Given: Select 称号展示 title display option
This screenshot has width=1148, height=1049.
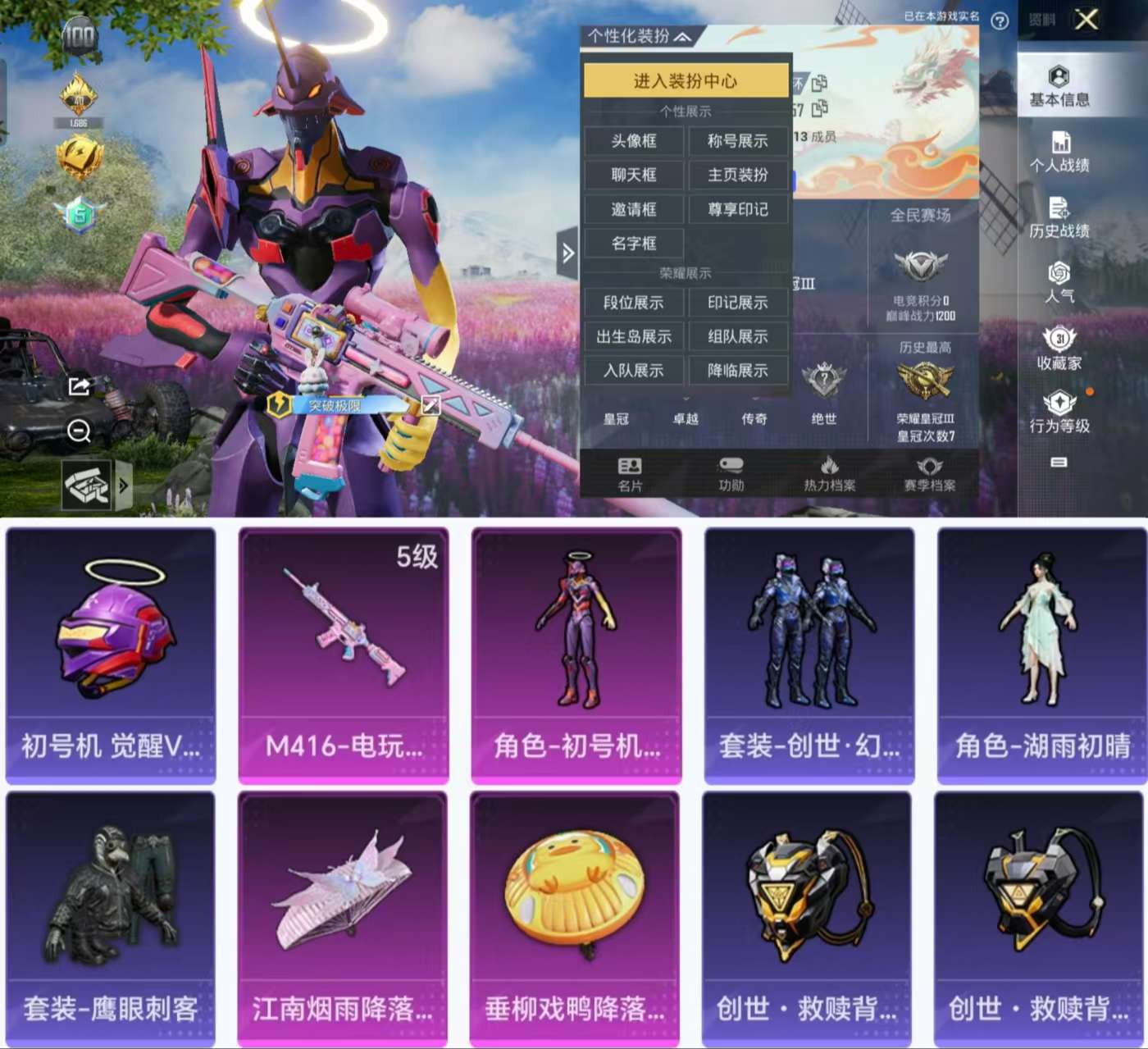Looking at the screenshot, I should 738,141.
